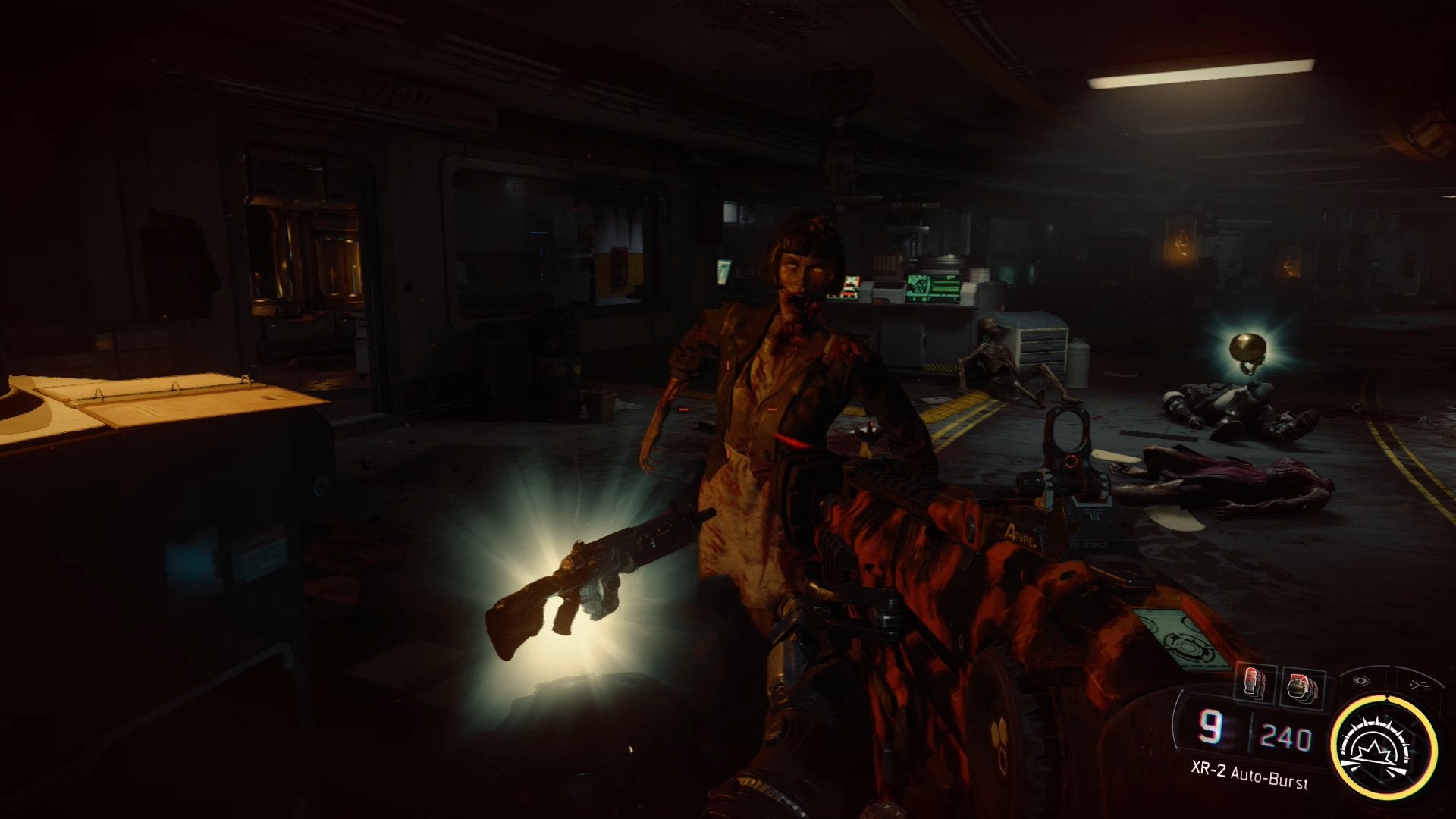This screenshot has width=1456, height=819.
Task: Select the eye-shaped equipment slot icon
Action: coord(1361,681)
